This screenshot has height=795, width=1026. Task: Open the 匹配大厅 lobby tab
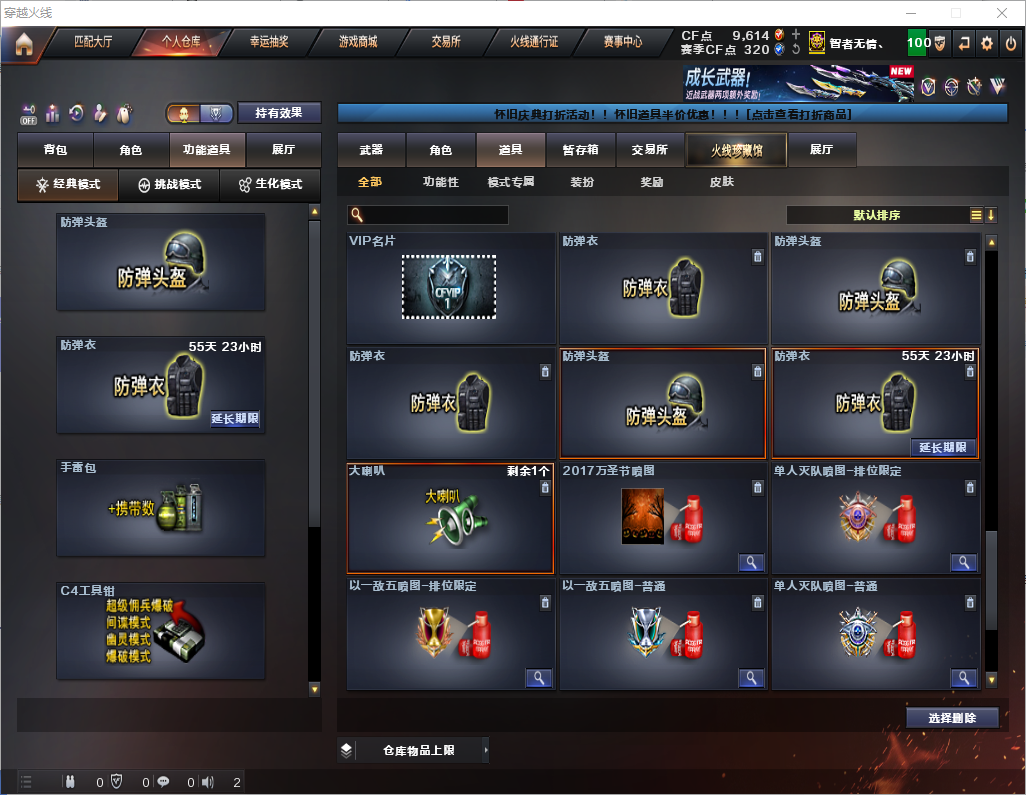click(93, 43)
